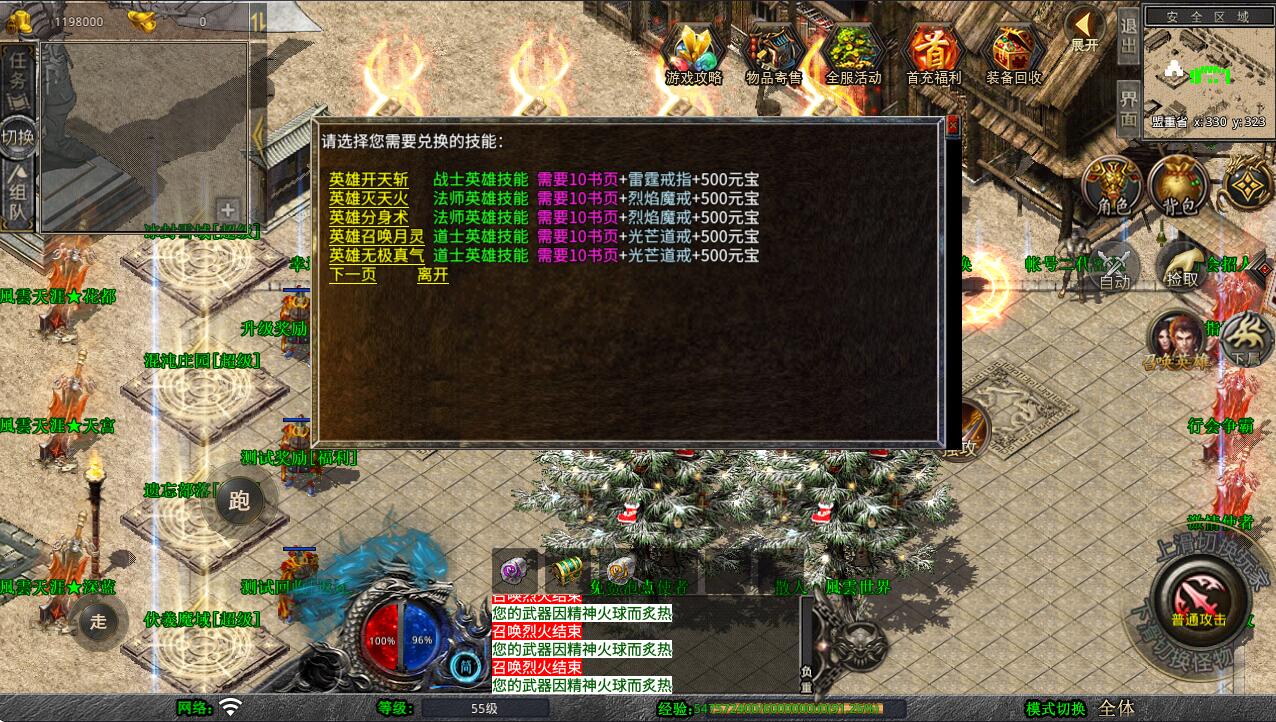Close the skill exchange dialog window
Viewport: 1276px width, 722px height.
952,125
